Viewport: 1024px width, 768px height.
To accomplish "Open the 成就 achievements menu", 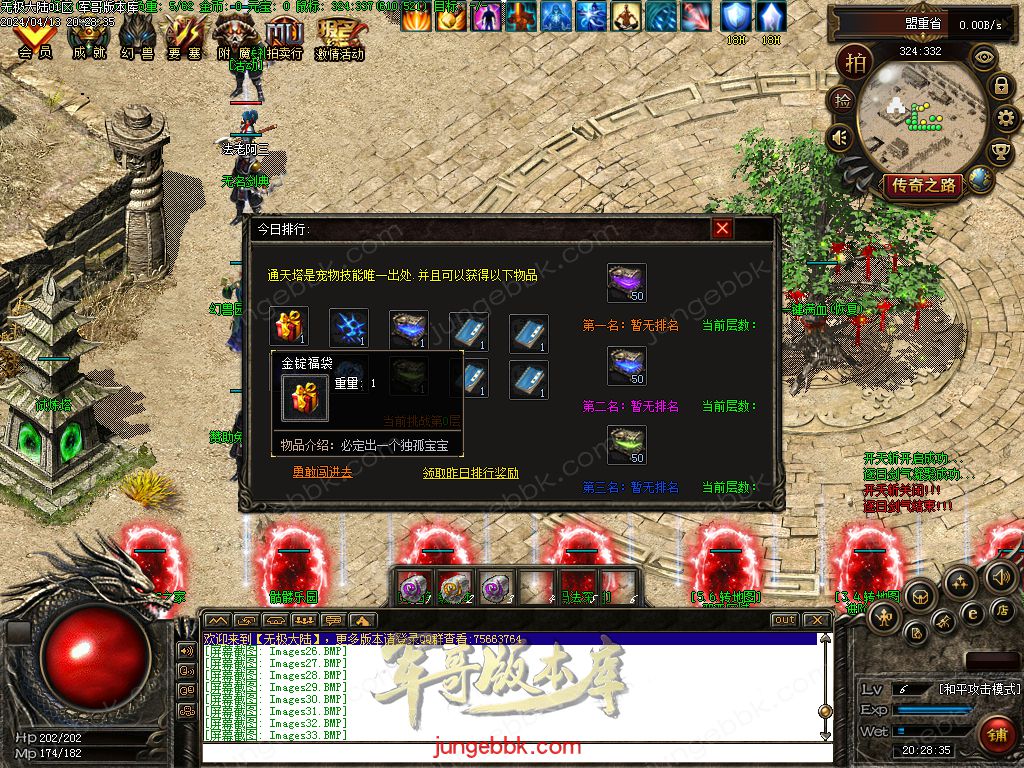I will (x=87, y=40).
